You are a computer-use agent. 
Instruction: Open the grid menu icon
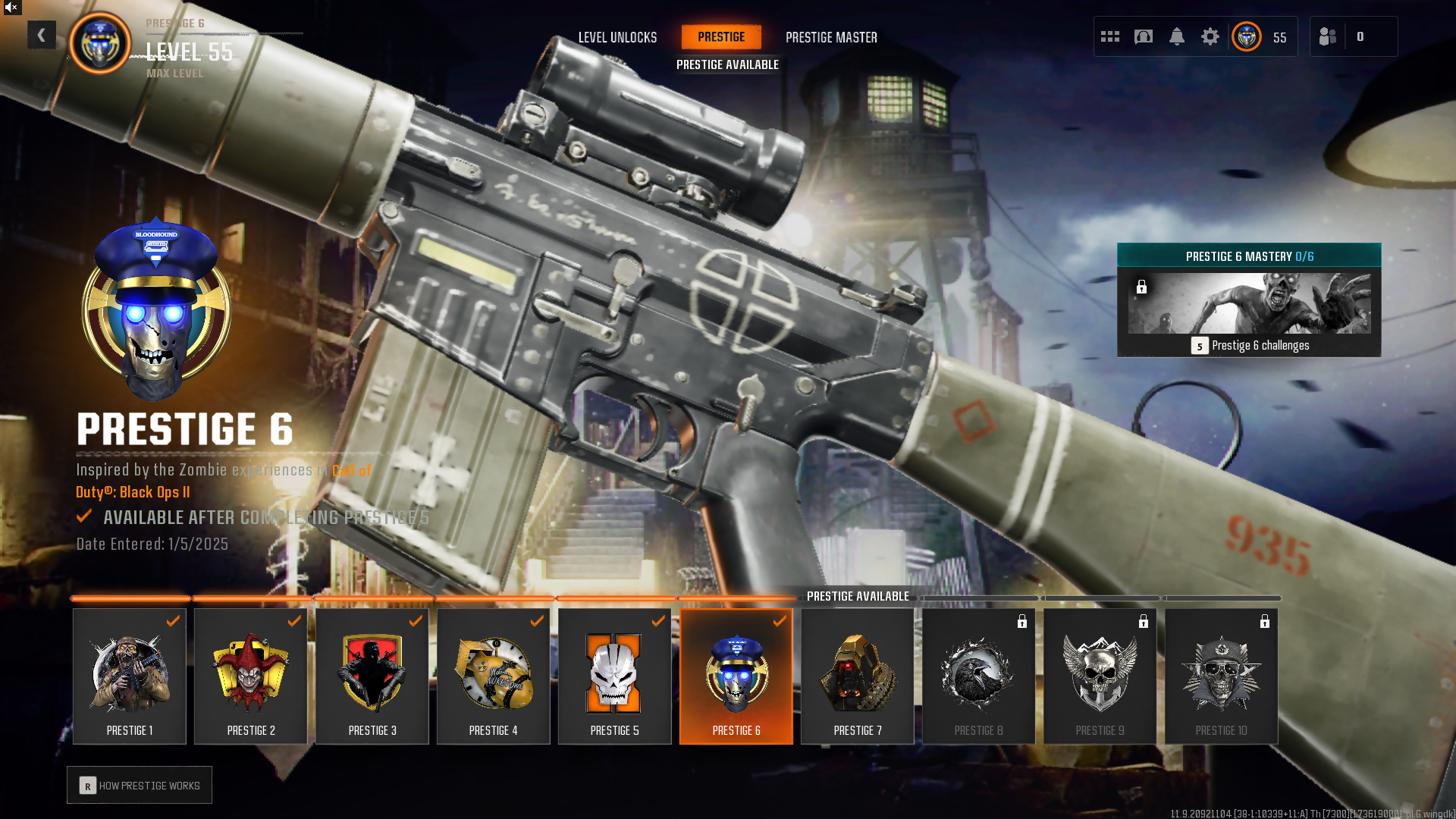1110,36
